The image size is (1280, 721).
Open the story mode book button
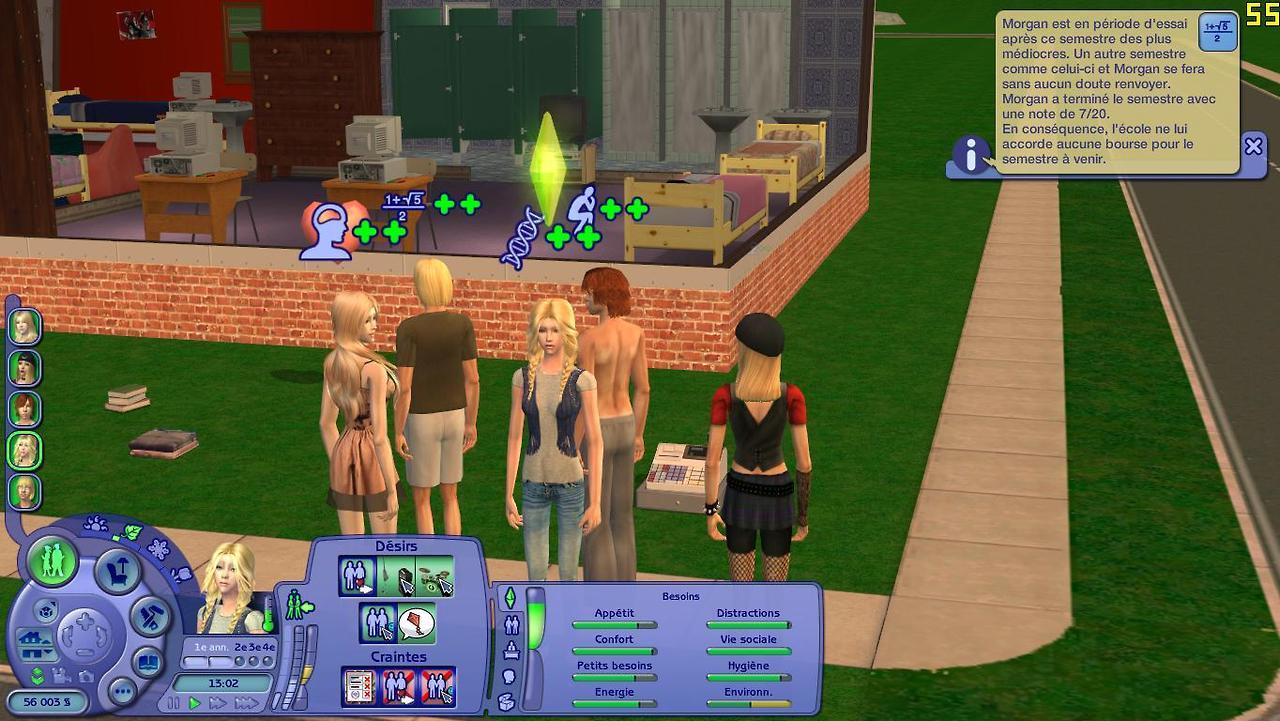[x=150, y=662]
